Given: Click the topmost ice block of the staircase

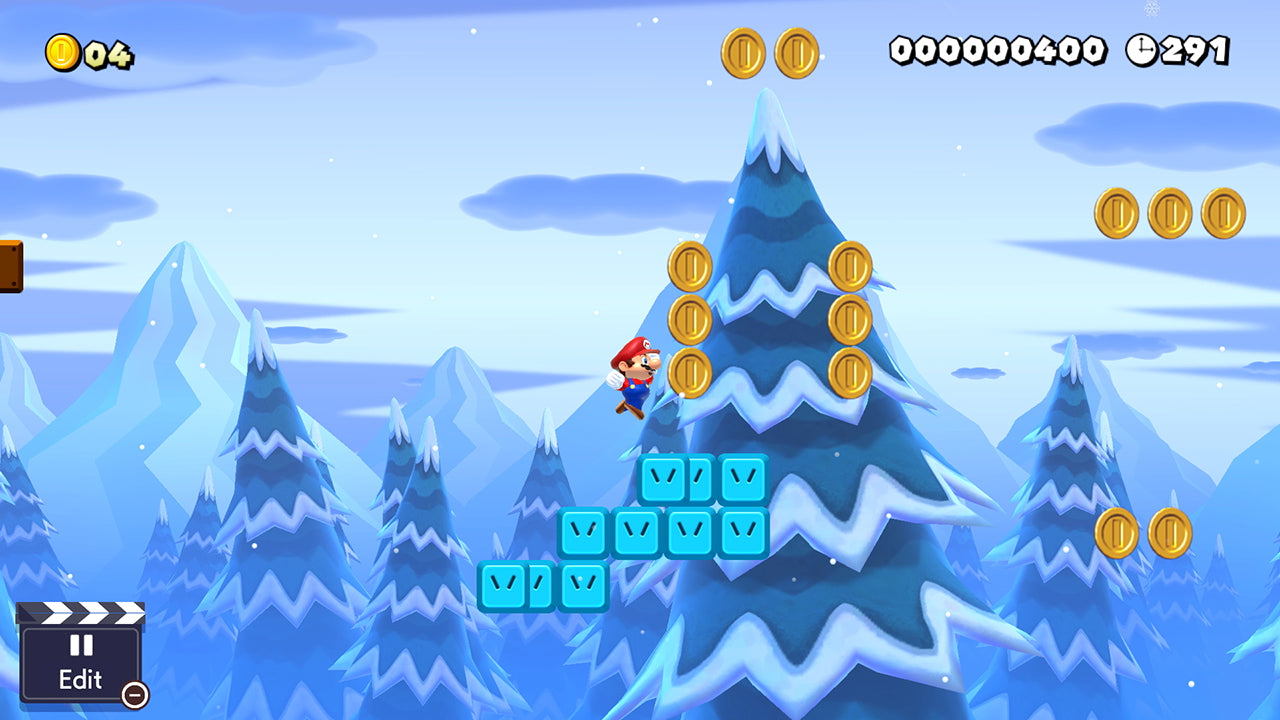Looking at the screenshot, I should [x=663, y=479].
